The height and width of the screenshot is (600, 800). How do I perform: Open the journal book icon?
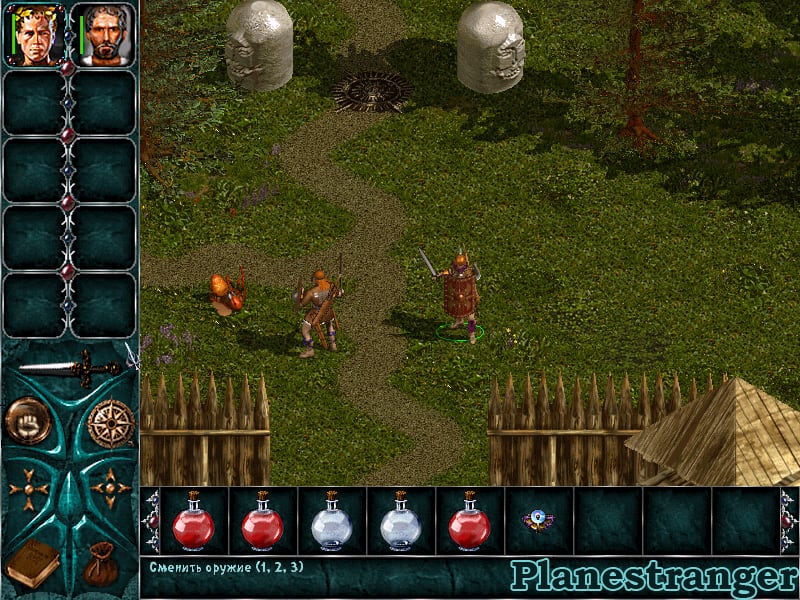pyautogui.click(x=31, y=562)
